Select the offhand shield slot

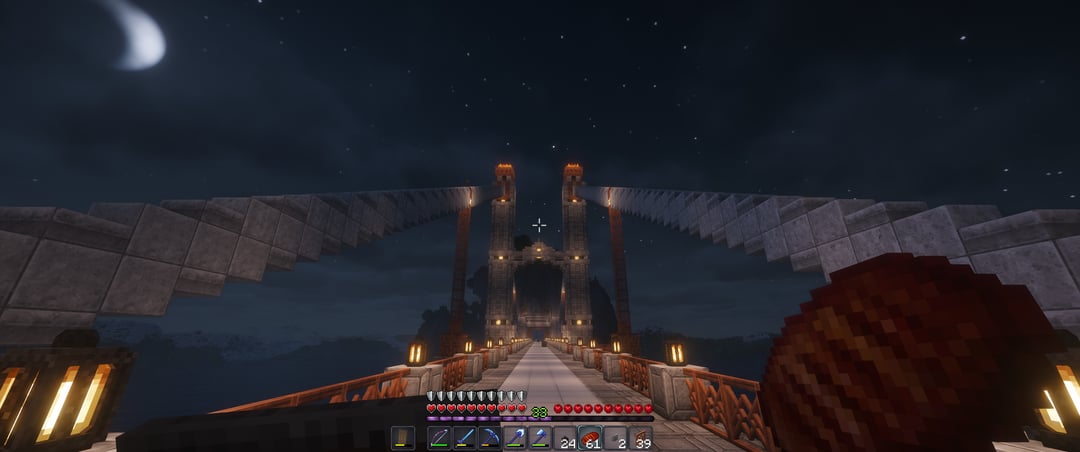pyautogui.click(x=403, y=438)
